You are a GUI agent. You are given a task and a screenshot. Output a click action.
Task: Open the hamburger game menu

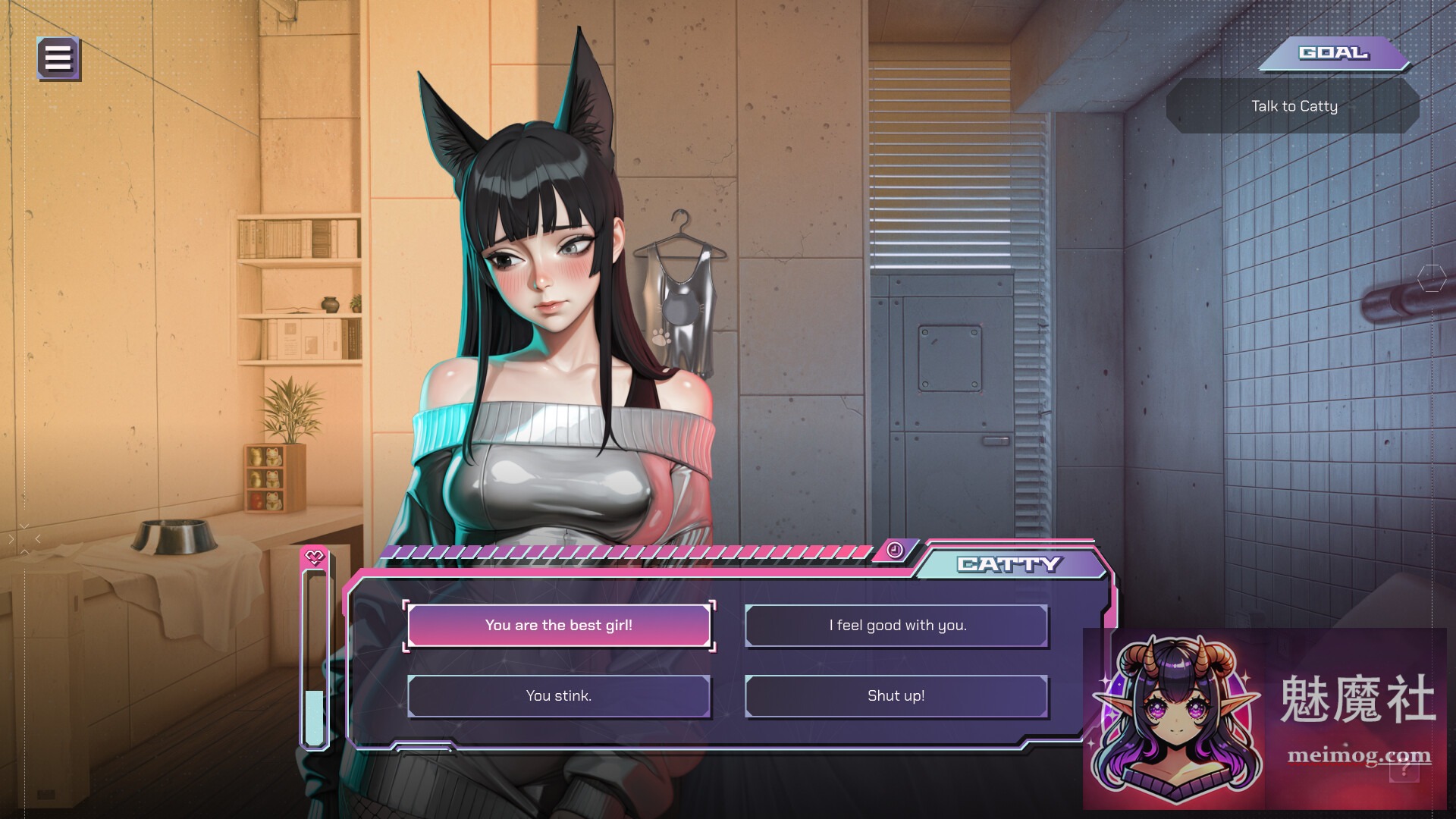(57, 55)
